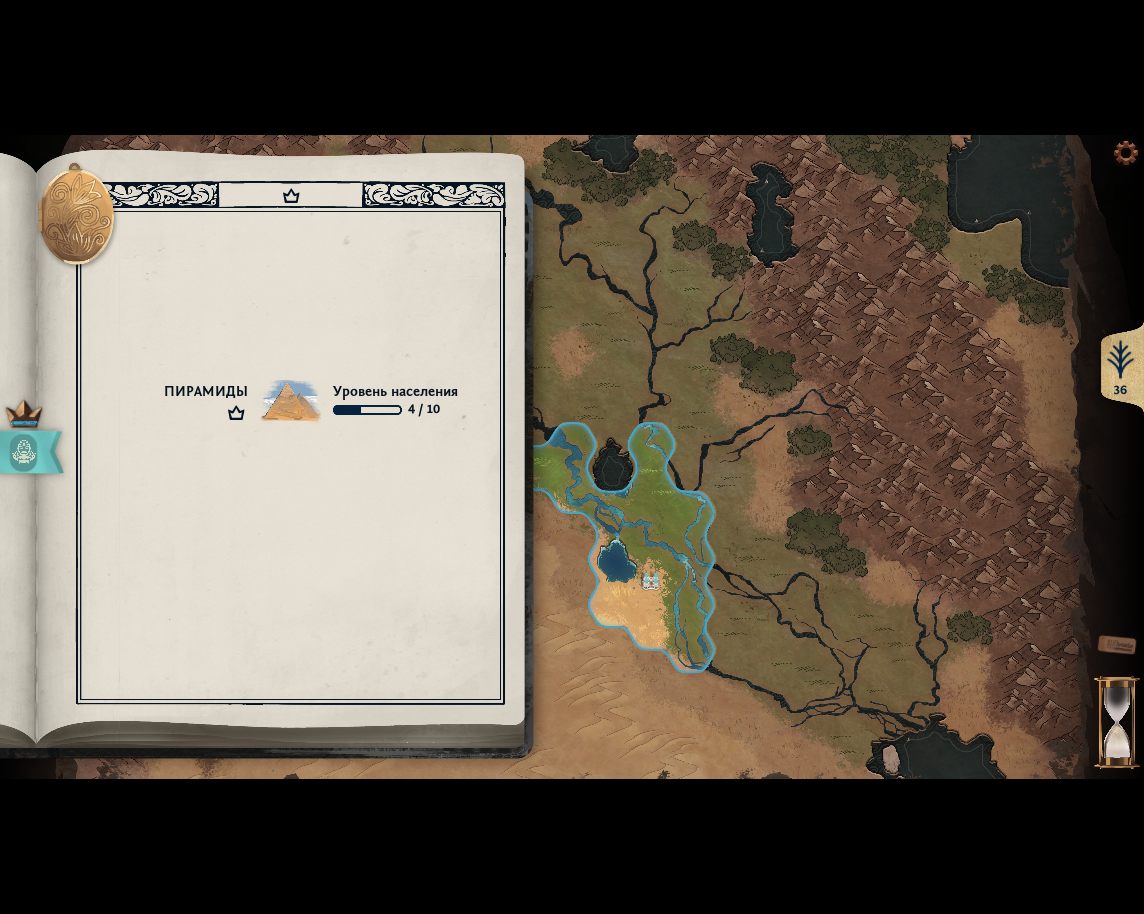1144x914 pixels.
Task: Click the hourglass end-turn button
Action: pos(1116,722)
